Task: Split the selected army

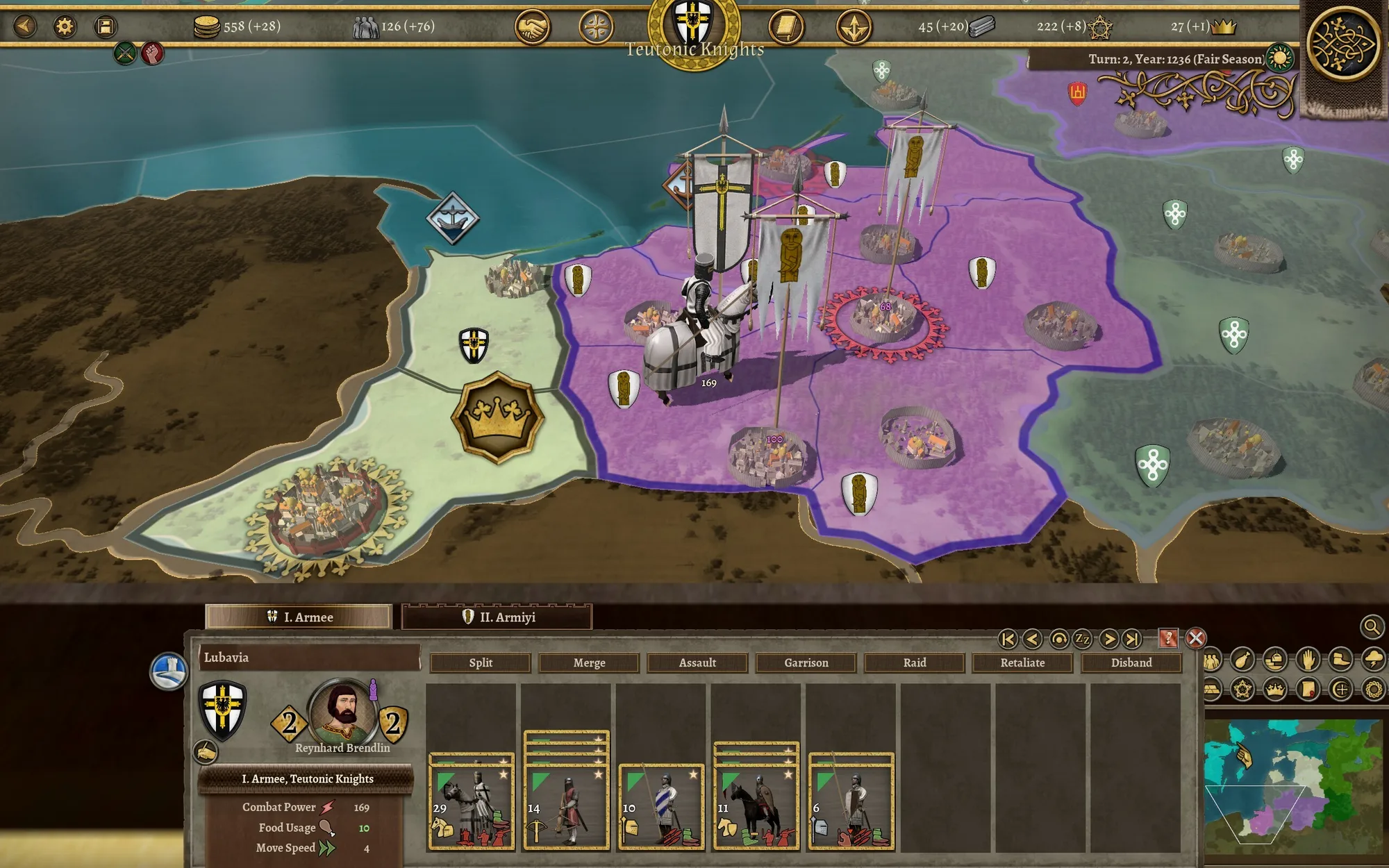Action: tap(481, 662)
